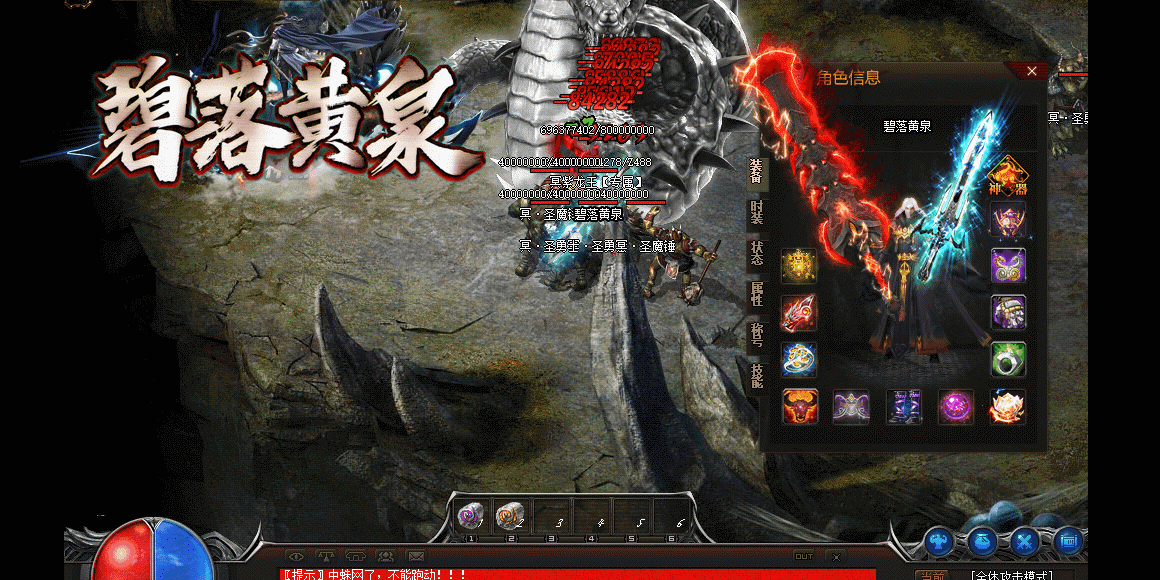Select the purple orb equipment slot
This screenshot has width=1160, height=580.
[x=956, y=407]
